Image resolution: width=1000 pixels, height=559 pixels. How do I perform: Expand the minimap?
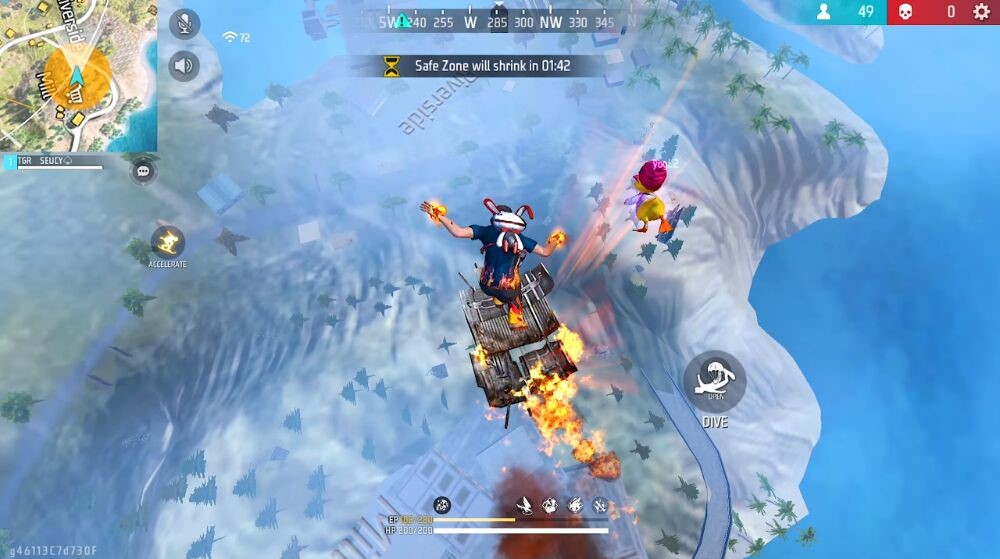[78, 75]
